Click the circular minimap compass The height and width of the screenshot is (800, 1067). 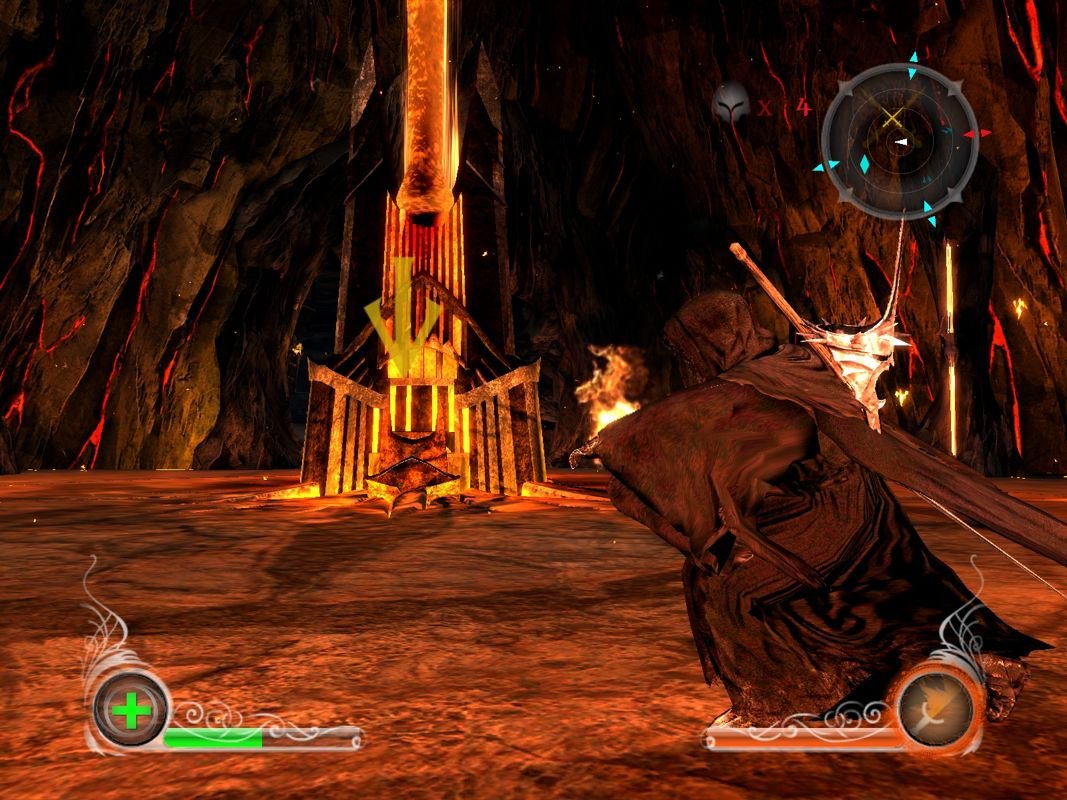coord(898,141)
